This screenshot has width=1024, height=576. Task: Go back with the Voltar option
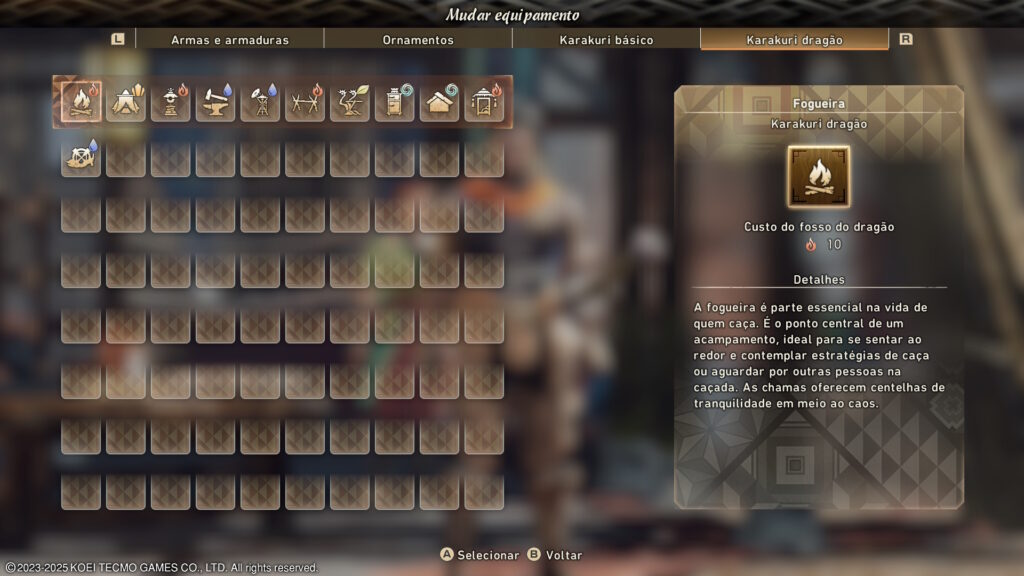pyautogui.click(x=555, y=555)
